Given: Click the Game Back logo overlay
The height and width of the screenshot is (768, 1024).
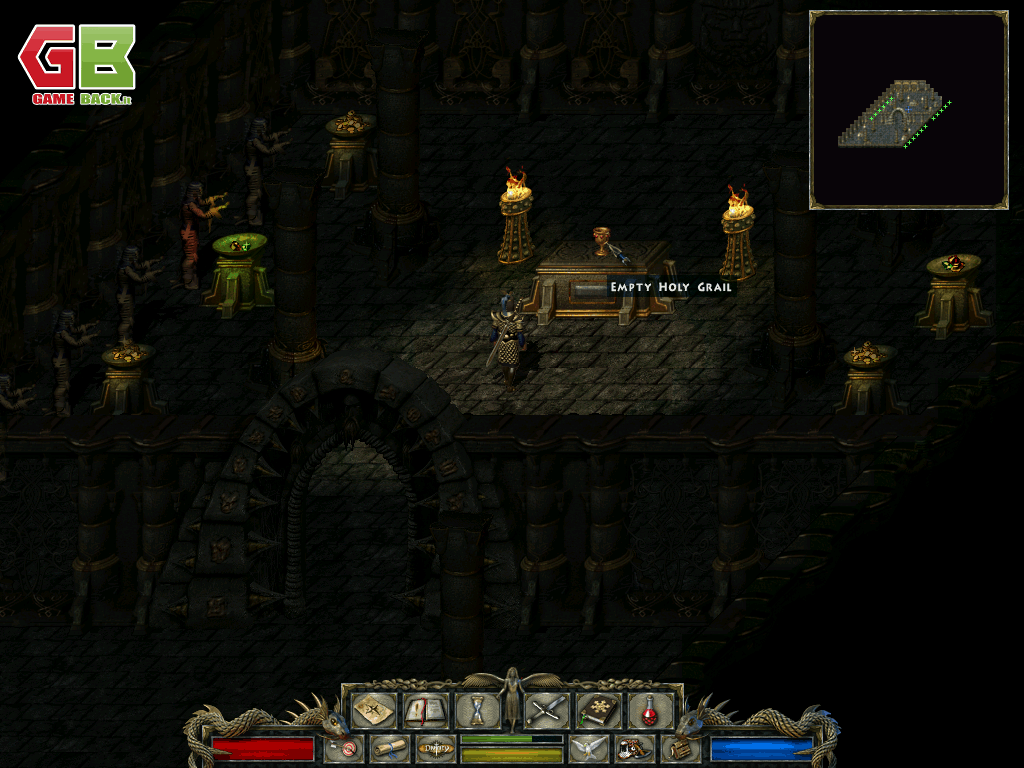Looking at the screenshot, I should point(76,66).
